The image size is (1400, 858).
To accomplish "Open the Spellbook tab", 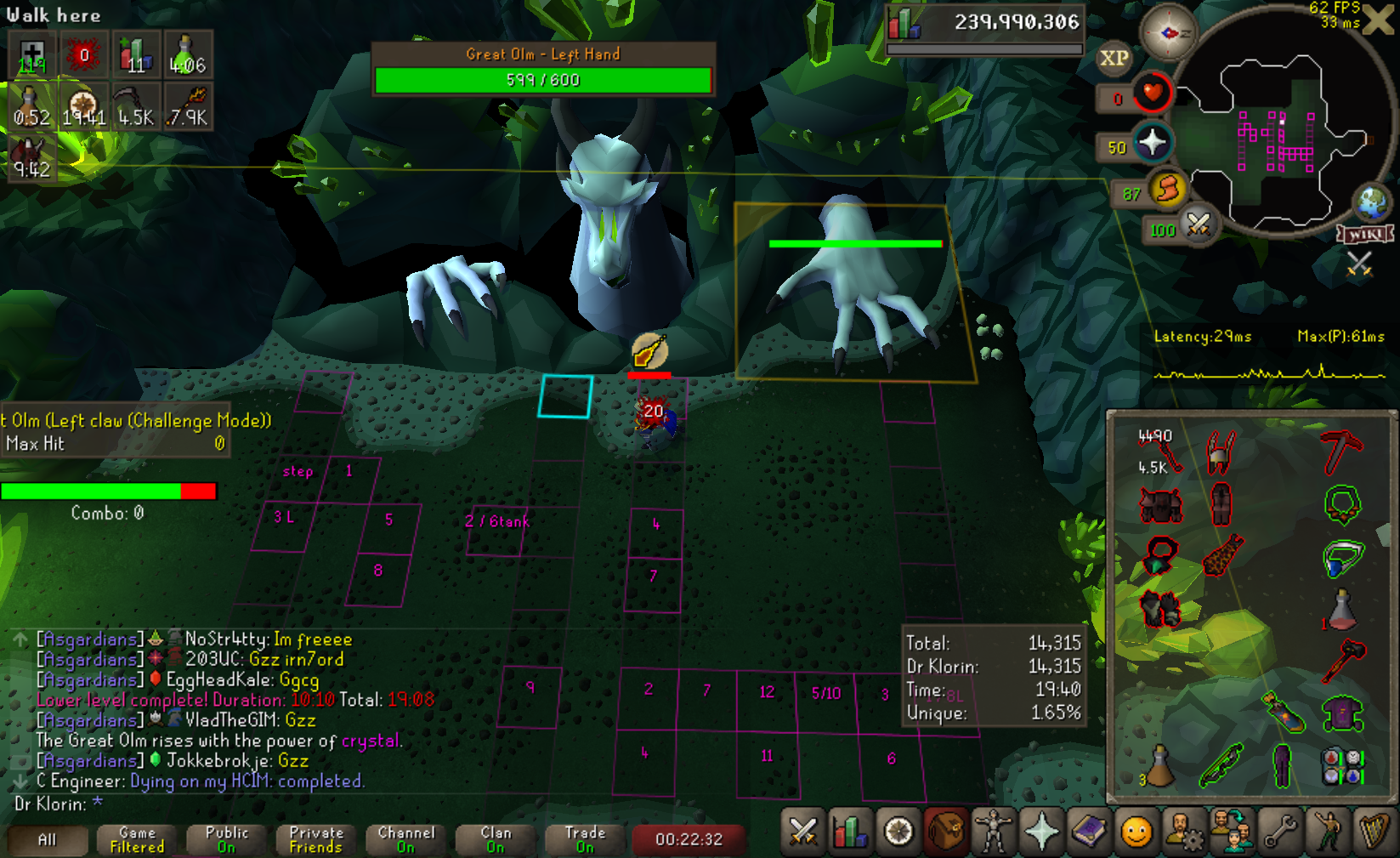I will (1089, 832).
